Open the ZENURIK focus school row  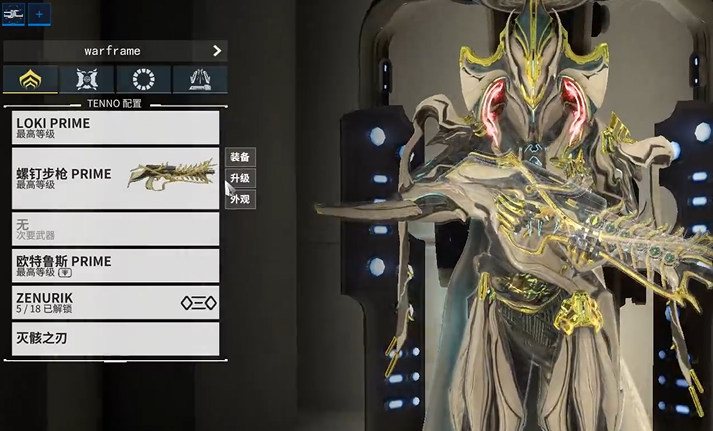(116, 302)
